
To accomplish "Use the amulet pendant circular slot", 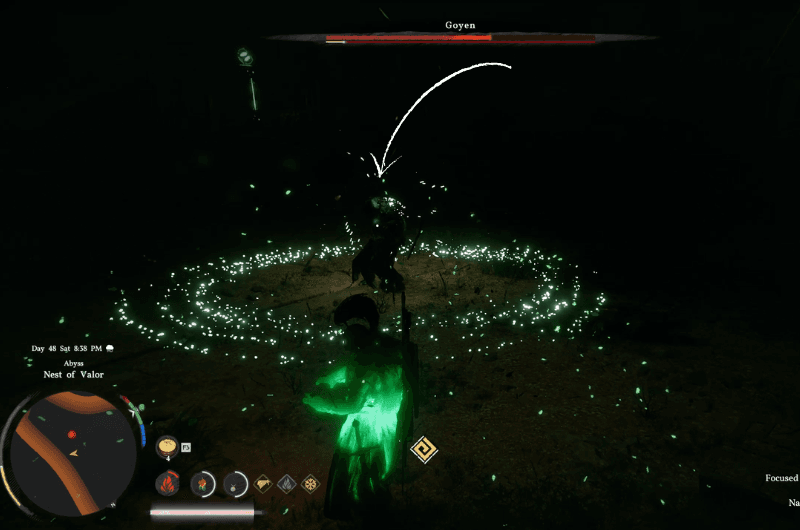I will (x=235, y=484).
